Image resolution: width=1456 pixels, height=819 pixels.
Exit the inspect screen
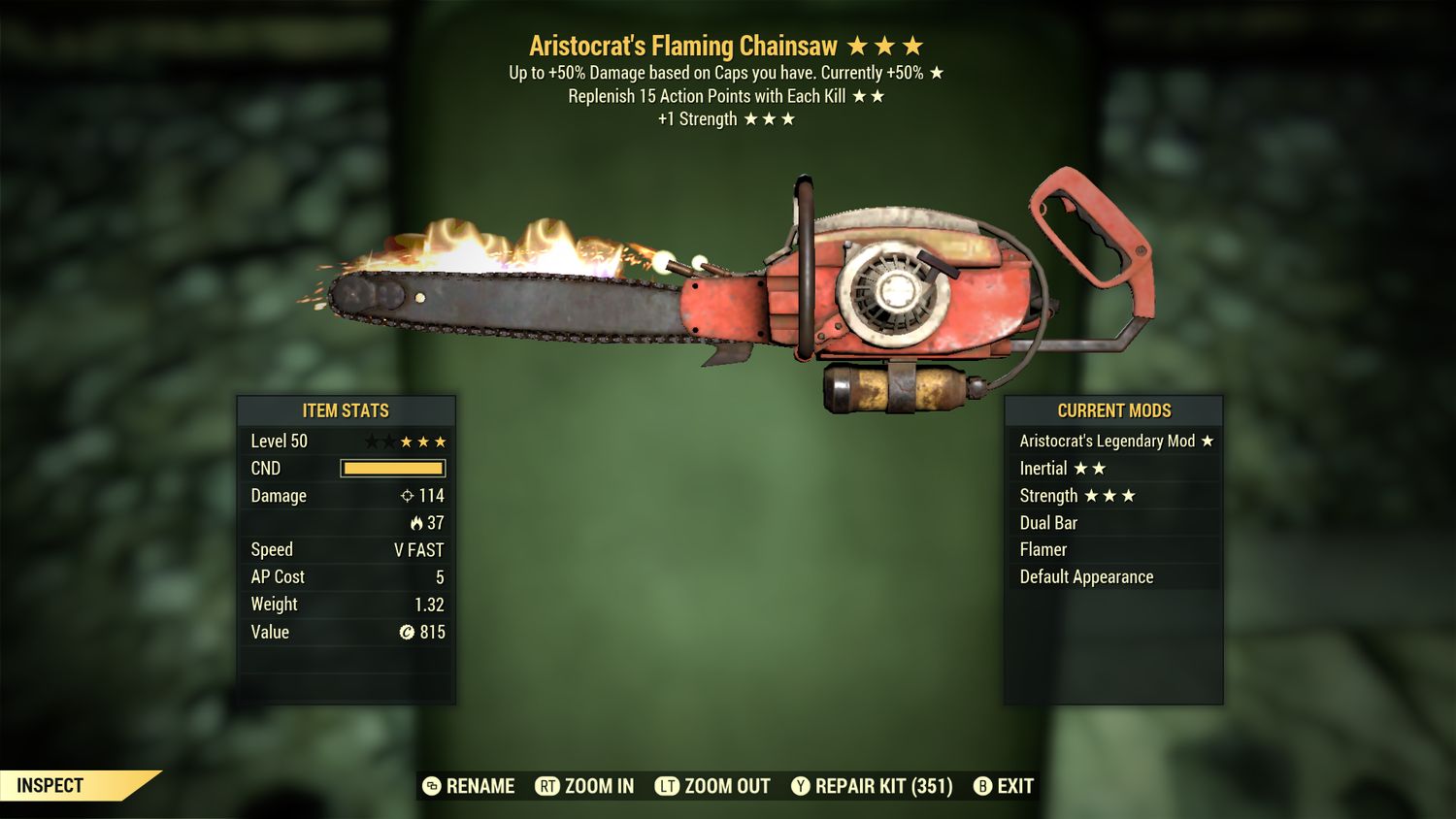(1005, 786)
